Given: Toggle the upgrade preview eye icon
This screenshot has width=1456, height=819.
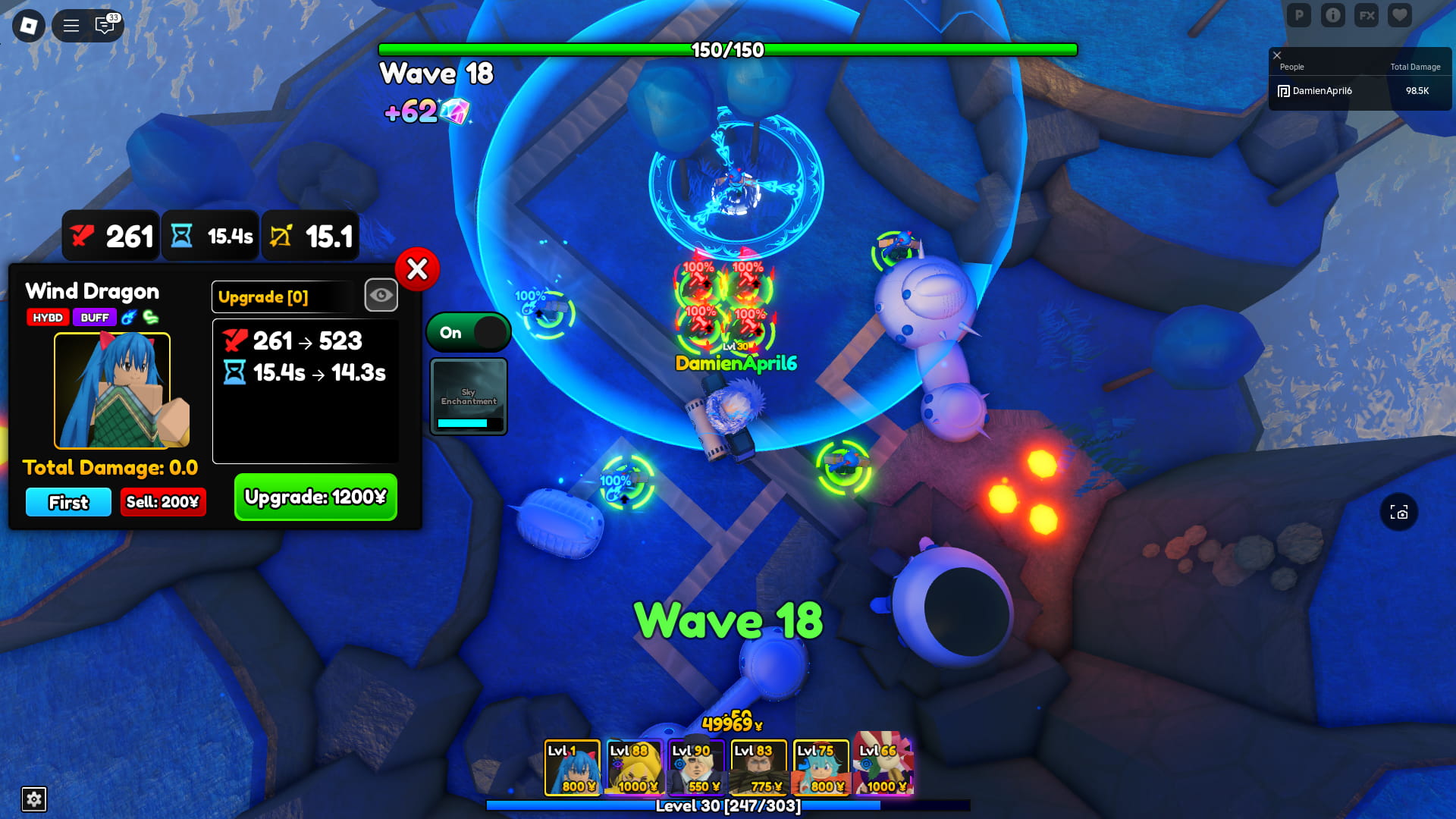Looking at the screenshot, I should (381, 295).
